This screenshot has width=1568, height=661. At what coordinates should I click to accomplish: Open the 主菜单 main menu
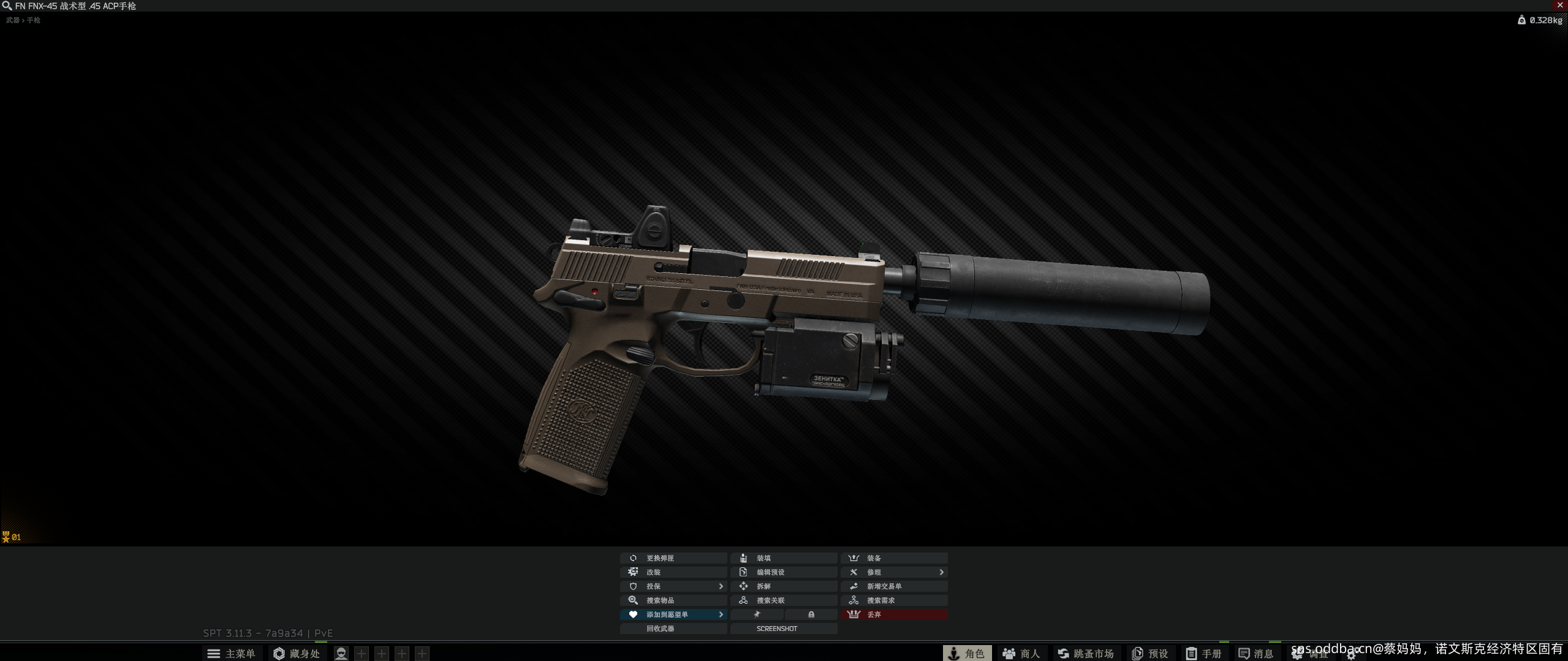[232, 654]
